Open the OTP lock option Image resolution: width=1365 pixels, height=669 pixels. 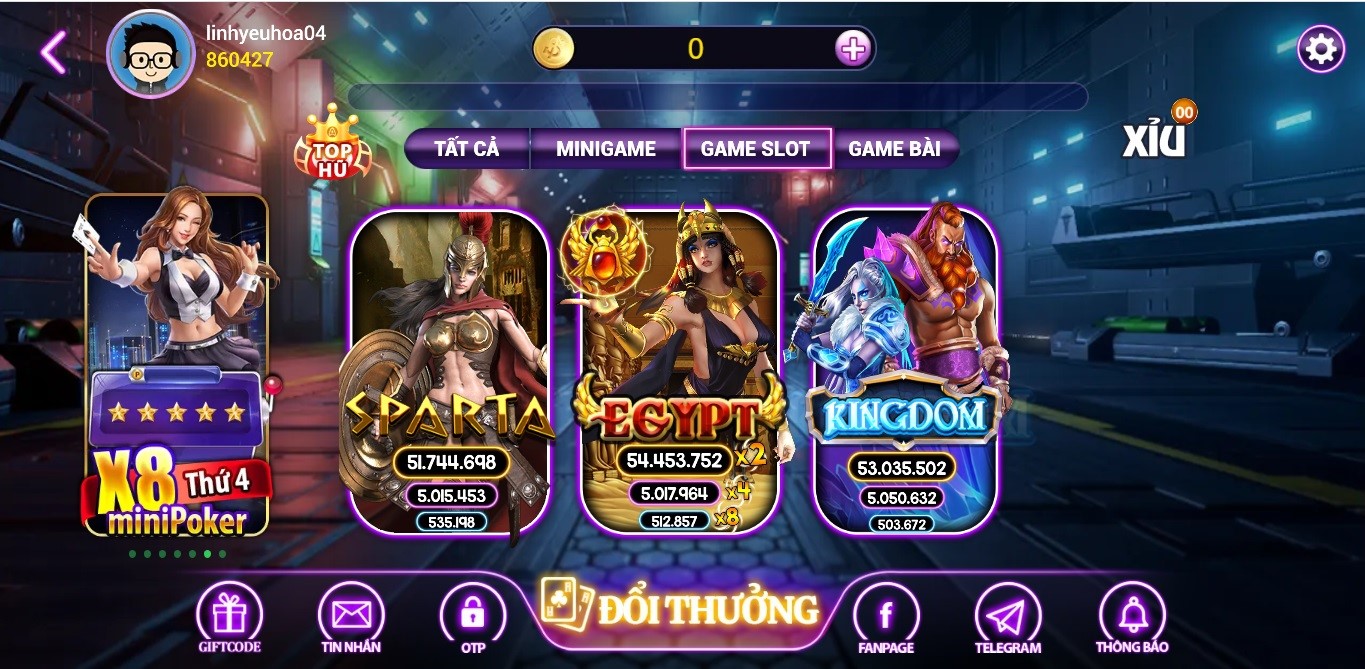[473, 617]
